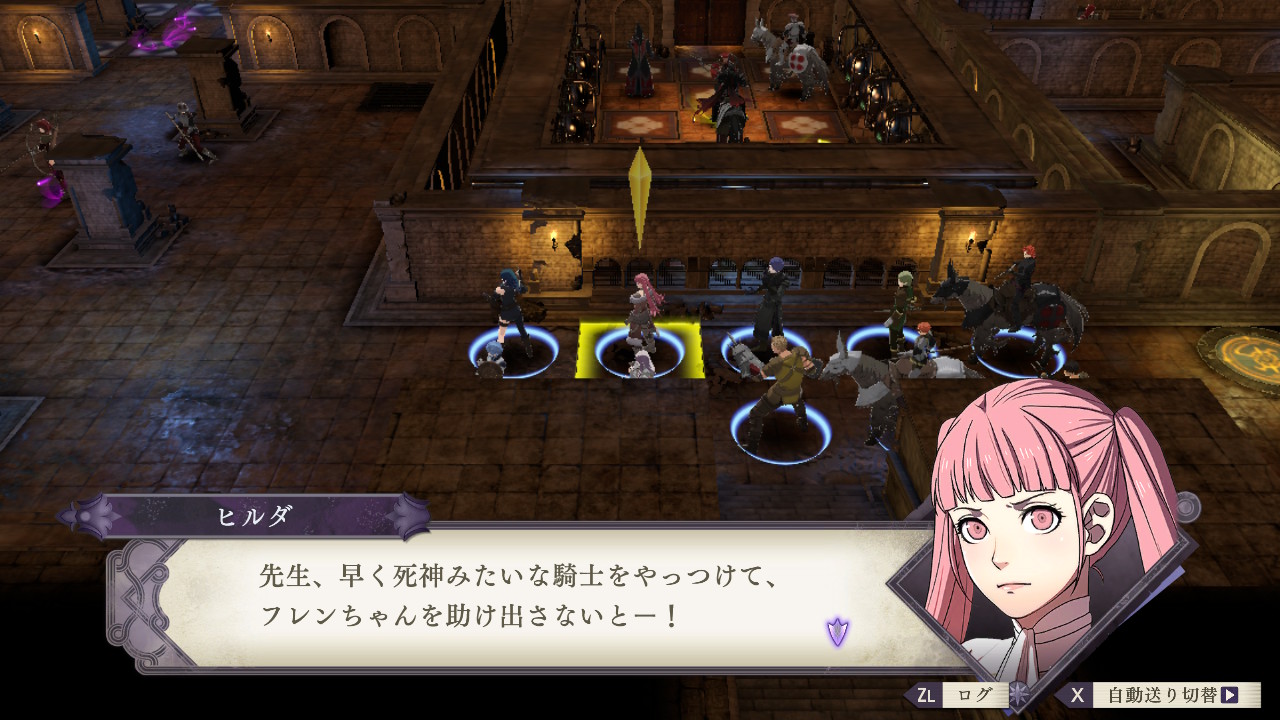Advance dialogue with the purple arrow indicator

(837, 631)
